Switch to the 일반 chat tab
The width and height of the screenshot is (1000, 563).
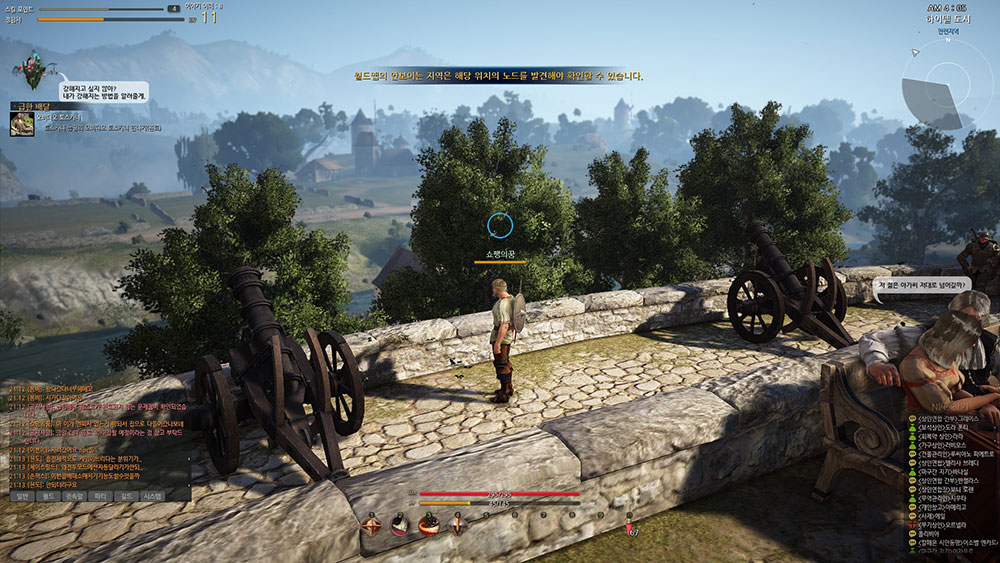pyautogui.click(x=21, y=495)
